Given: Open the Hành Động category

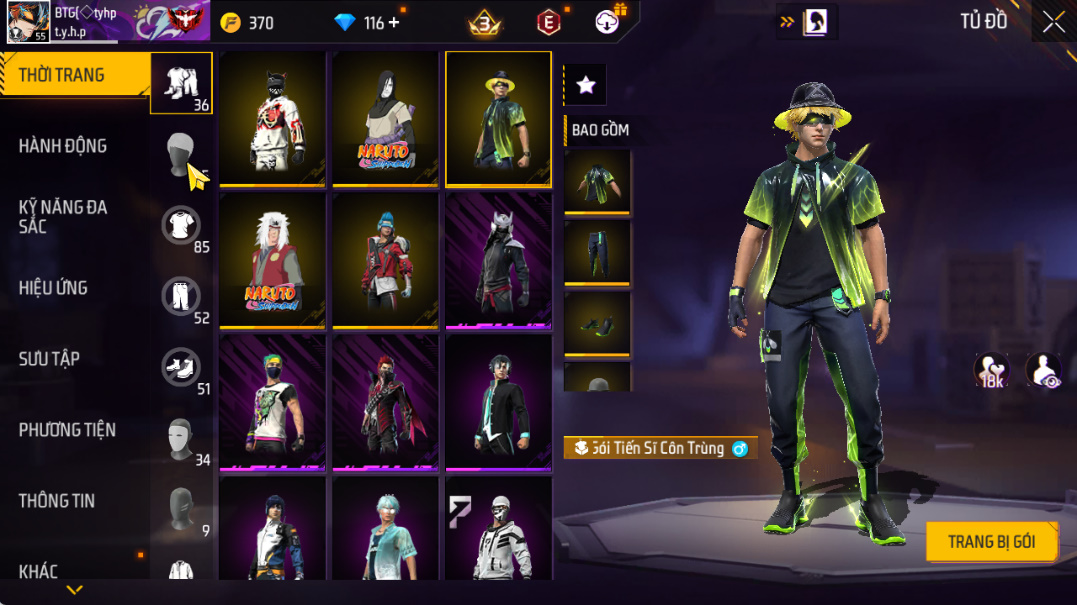Looking at the screenshot, I should tap(63, 146).
